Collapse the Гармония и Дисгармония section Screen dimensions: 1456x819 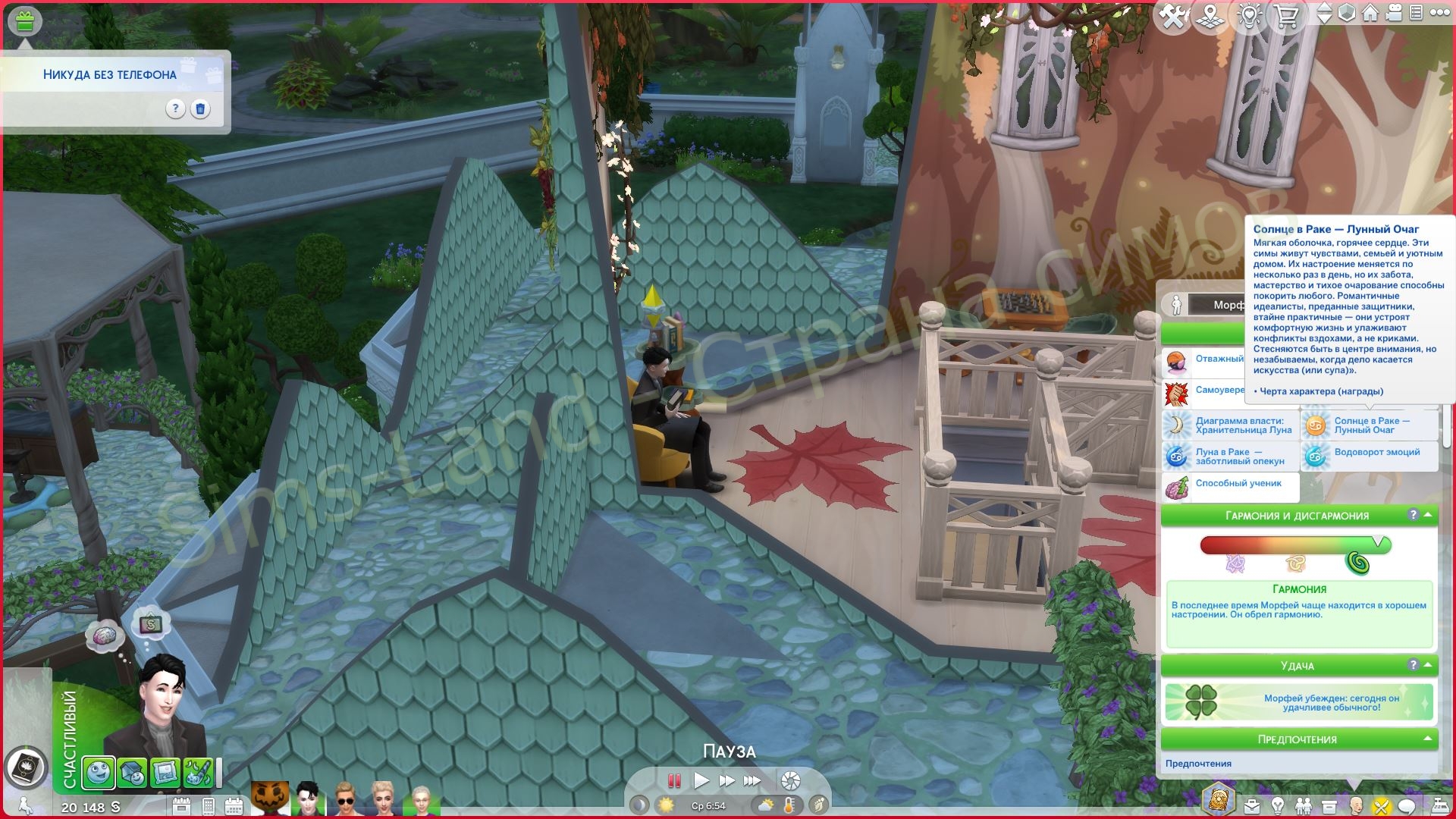1428,516
